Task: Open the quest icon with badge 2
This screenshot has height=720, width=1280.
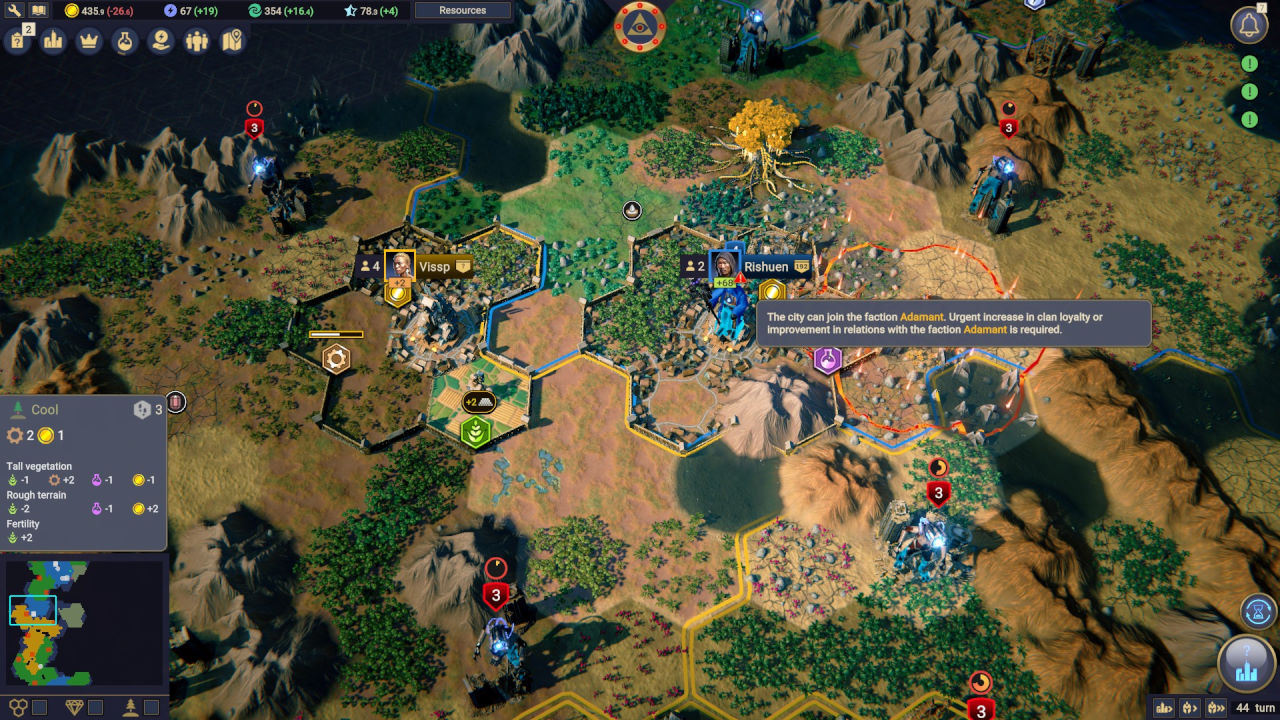Action: pos(18,41)
